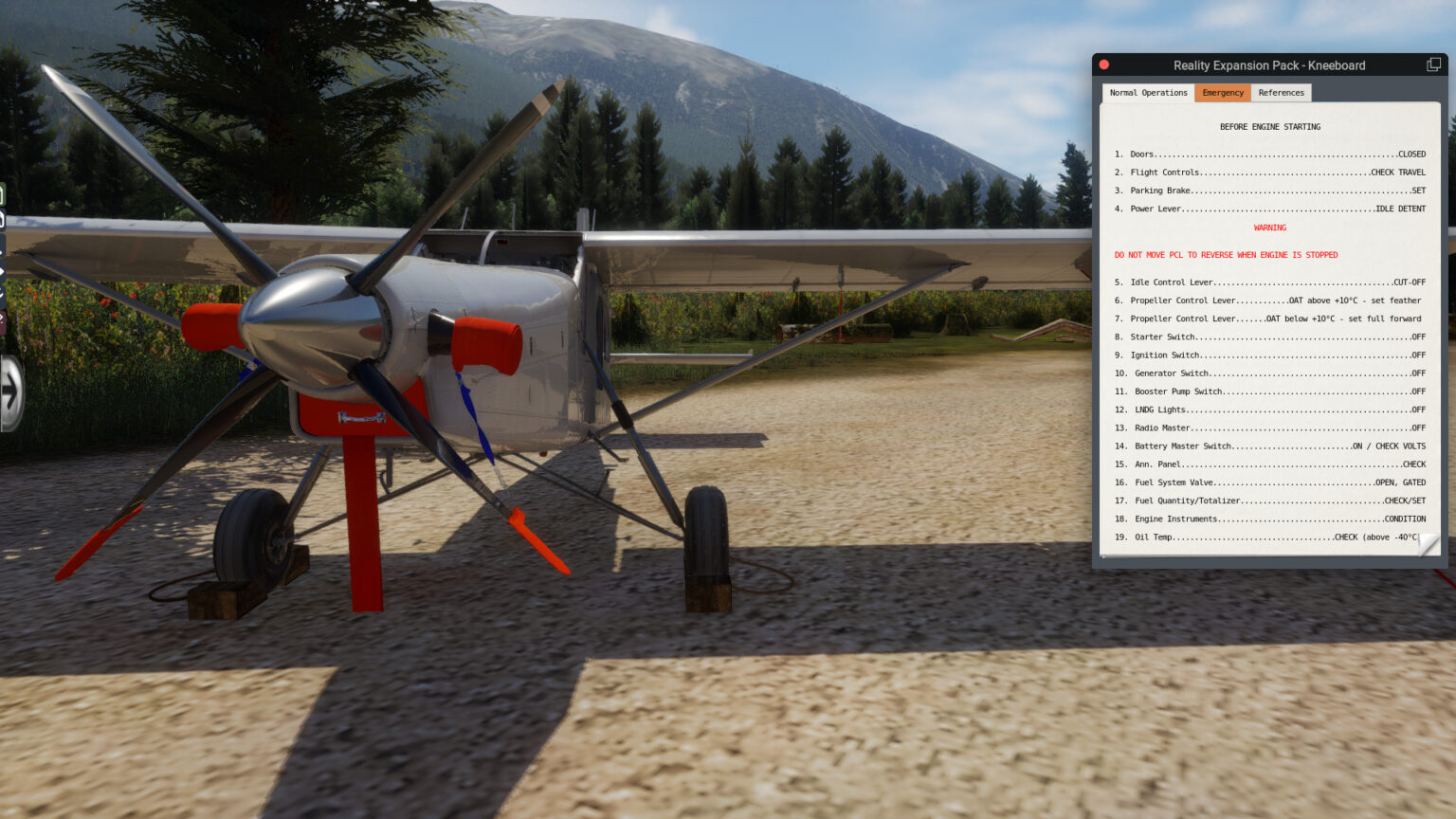Click the Fuel System Valve OPEN, GATED entry
The image size is (1456, 819).
[1270, 482]
